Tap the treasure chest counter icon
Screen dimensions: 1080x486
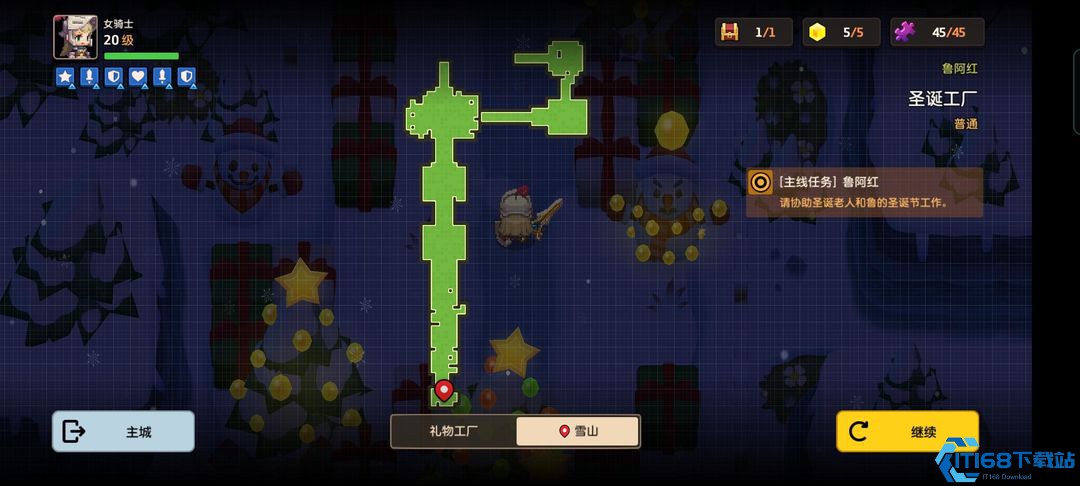tap(730, 32)
